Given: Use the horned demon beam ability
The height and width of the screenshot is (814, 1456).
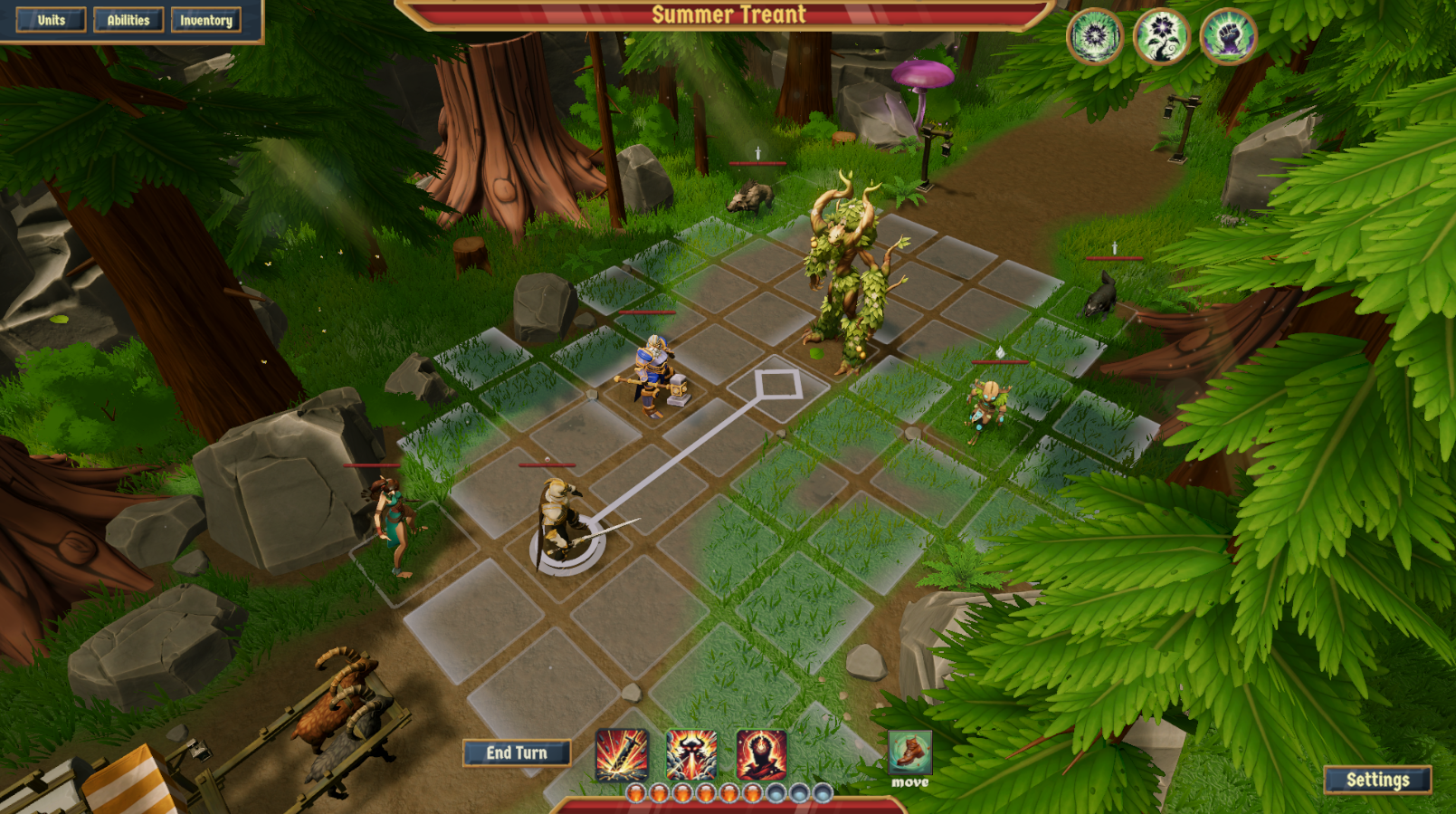Looking at the screenshot, I should [x=691, y=754].
